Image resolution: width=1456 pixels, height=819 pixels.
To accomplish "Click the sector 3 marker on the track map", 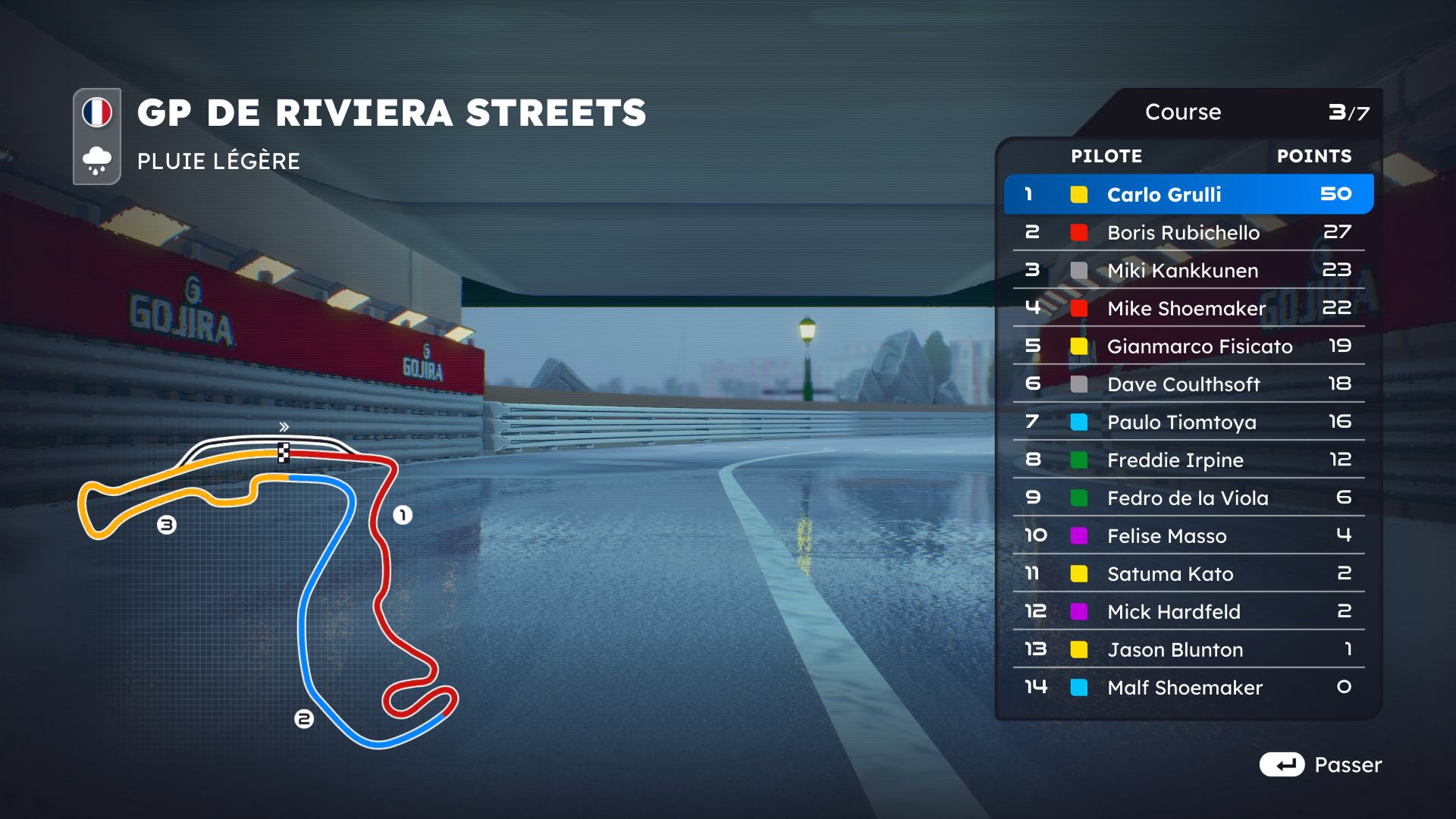I will (x=167, y=525).
